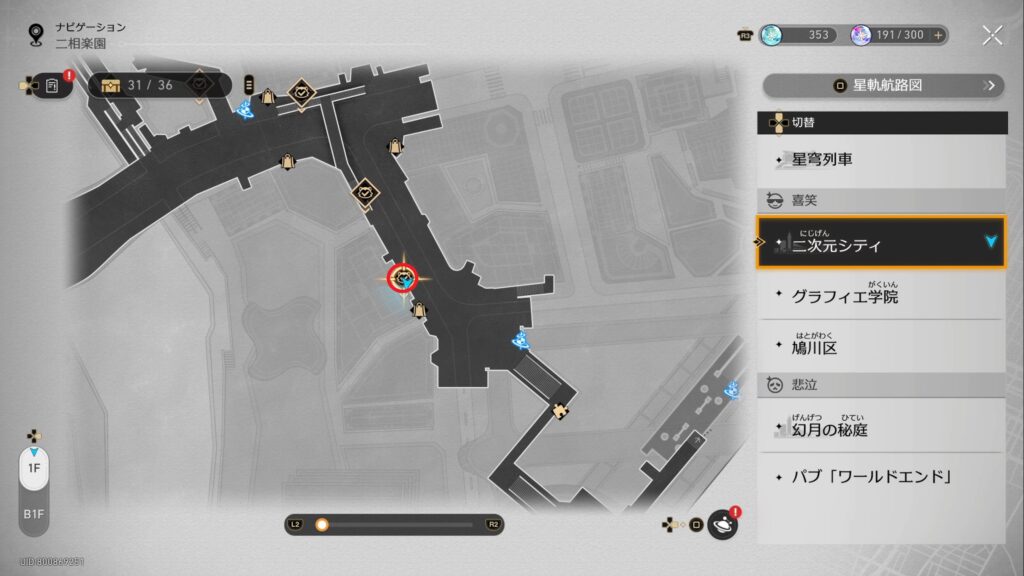Select the 鳩川区 area entry
This screenshot has height=576, width=1024.
point(881,347)
